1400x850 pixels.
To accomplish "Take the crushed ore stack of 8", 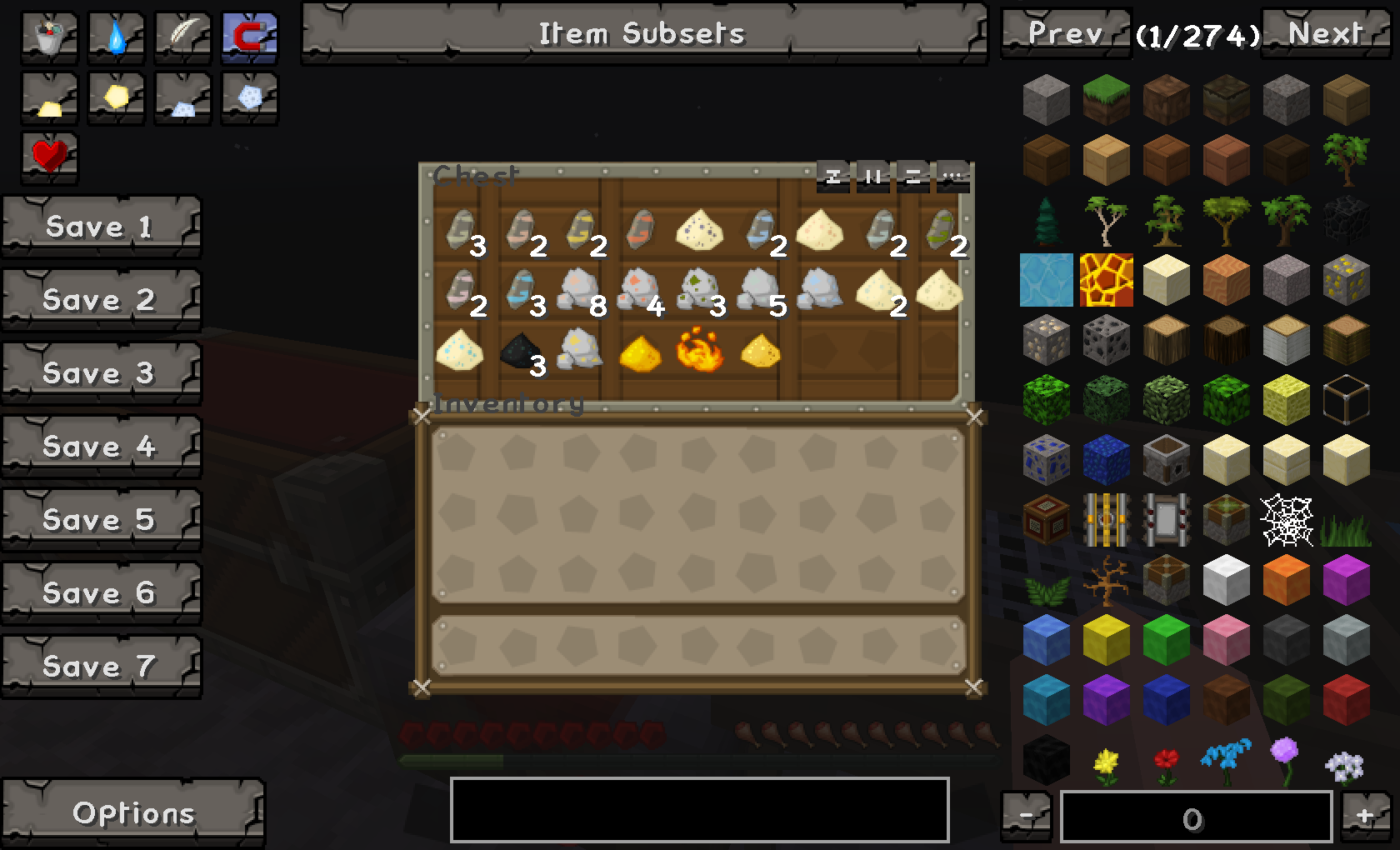I will [x=580, y=291].
